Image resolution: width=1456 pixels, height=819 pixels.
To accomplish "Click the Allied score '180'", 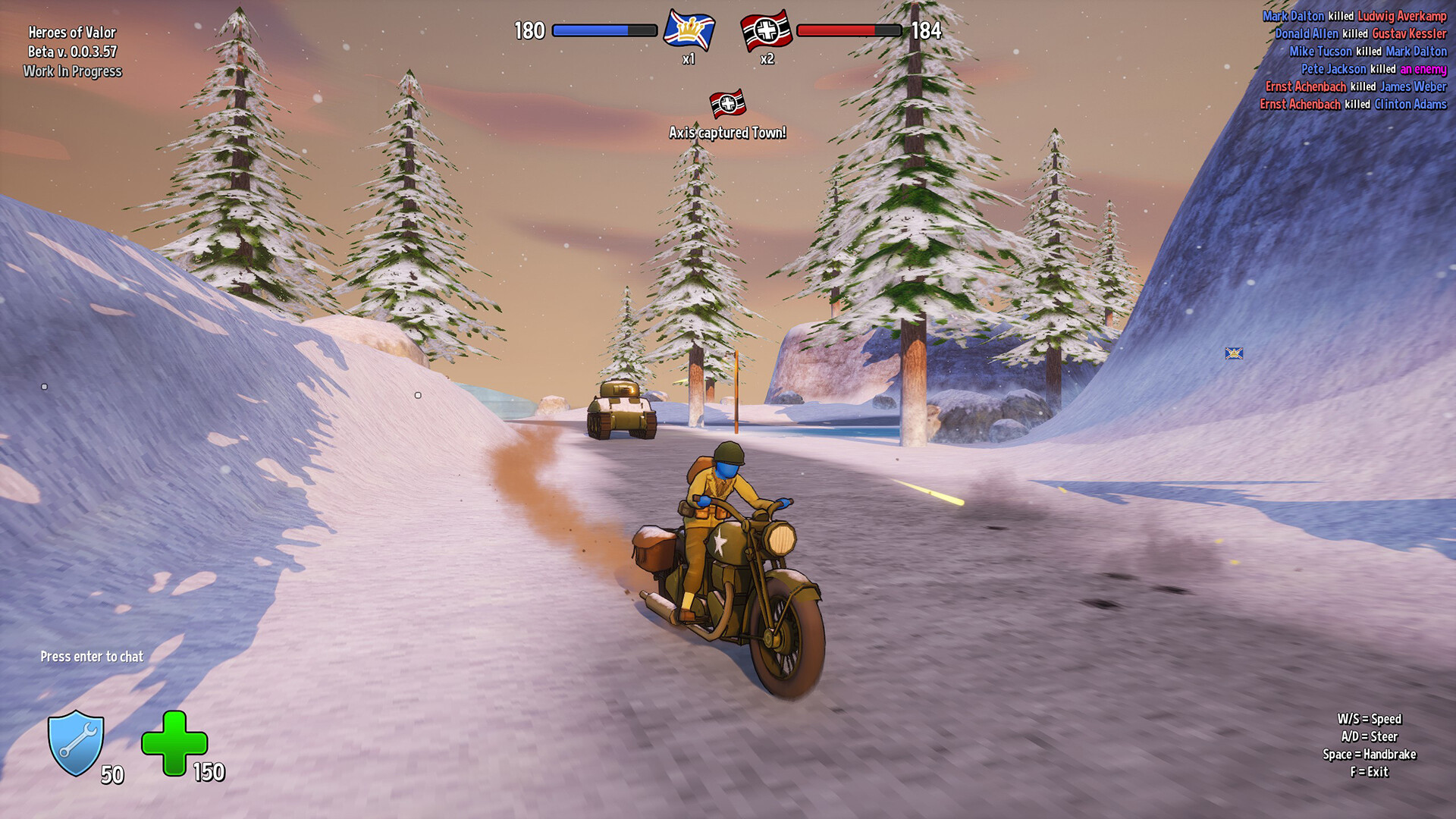I will (x=532, y=31).
